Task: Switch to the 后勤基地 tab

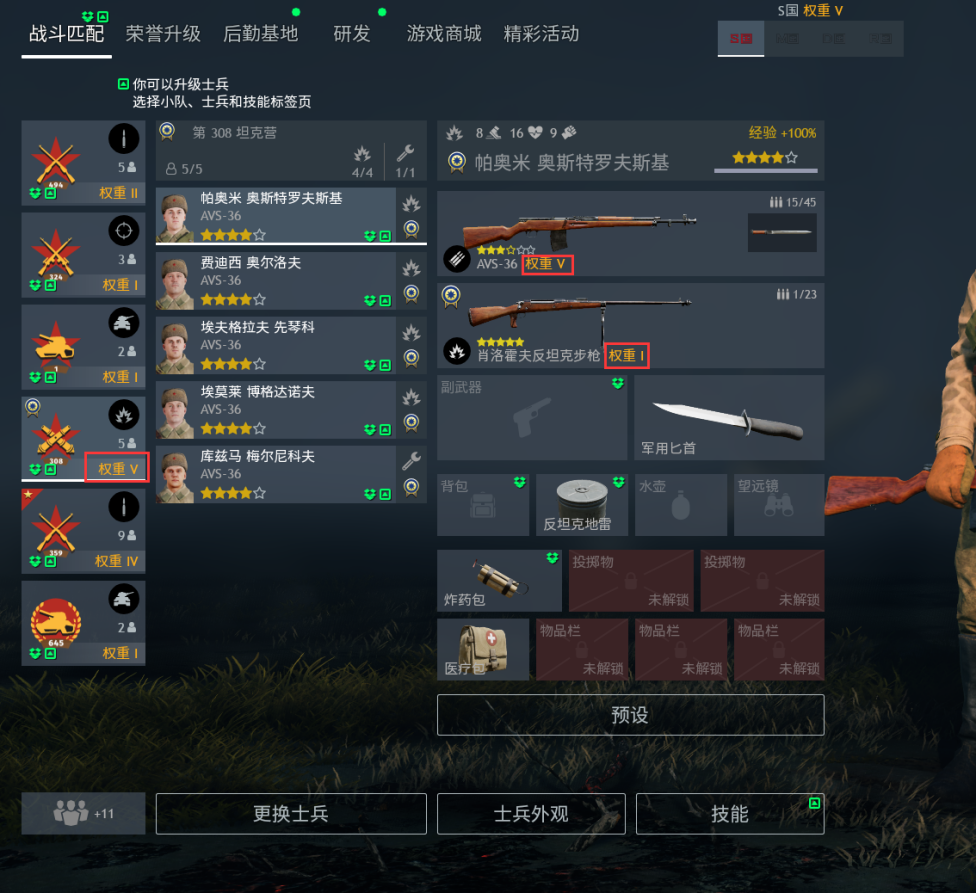Action: tap(260, 34)
